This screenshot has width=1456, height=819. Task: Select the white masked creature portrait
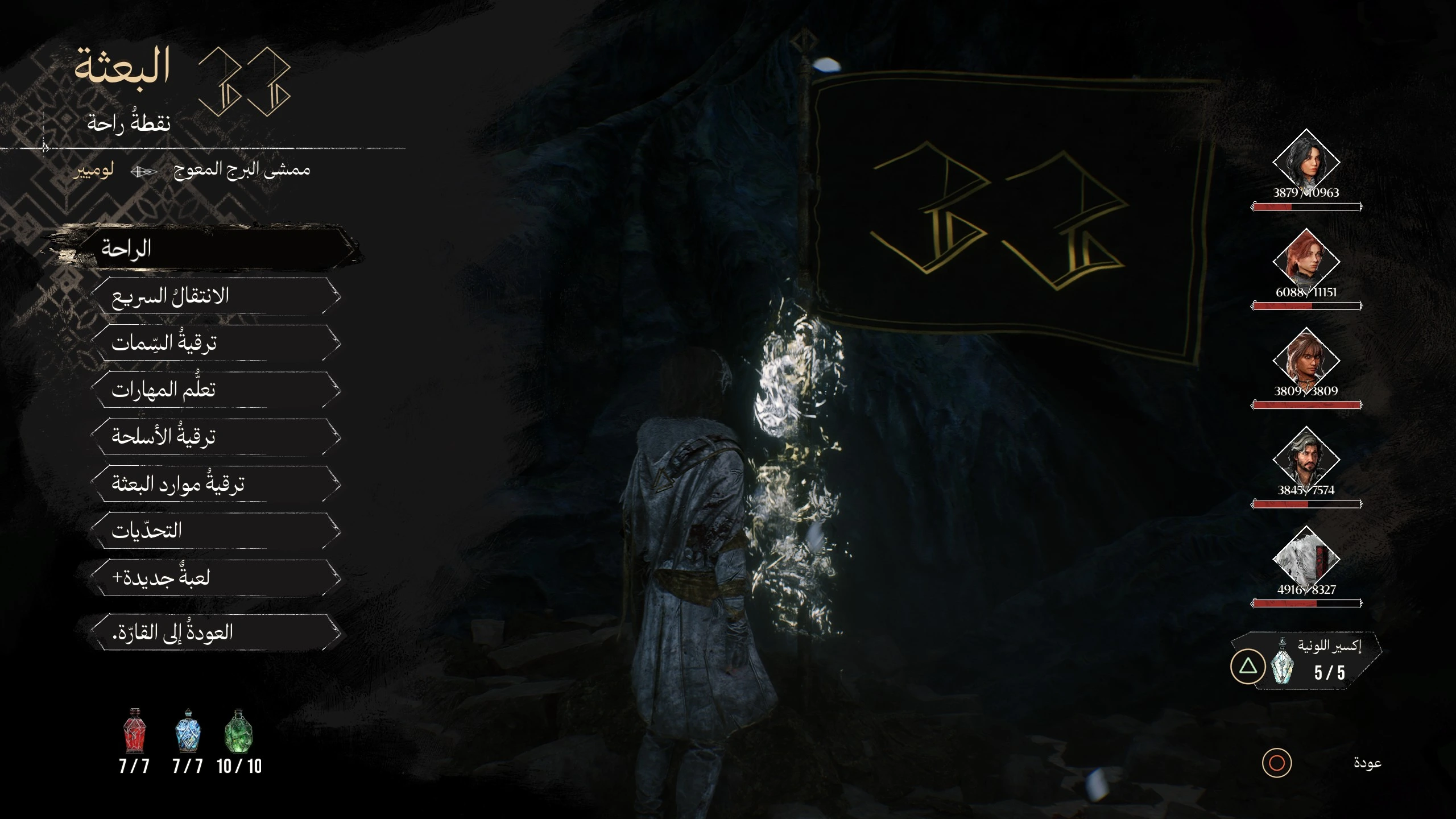point(1306,560)
